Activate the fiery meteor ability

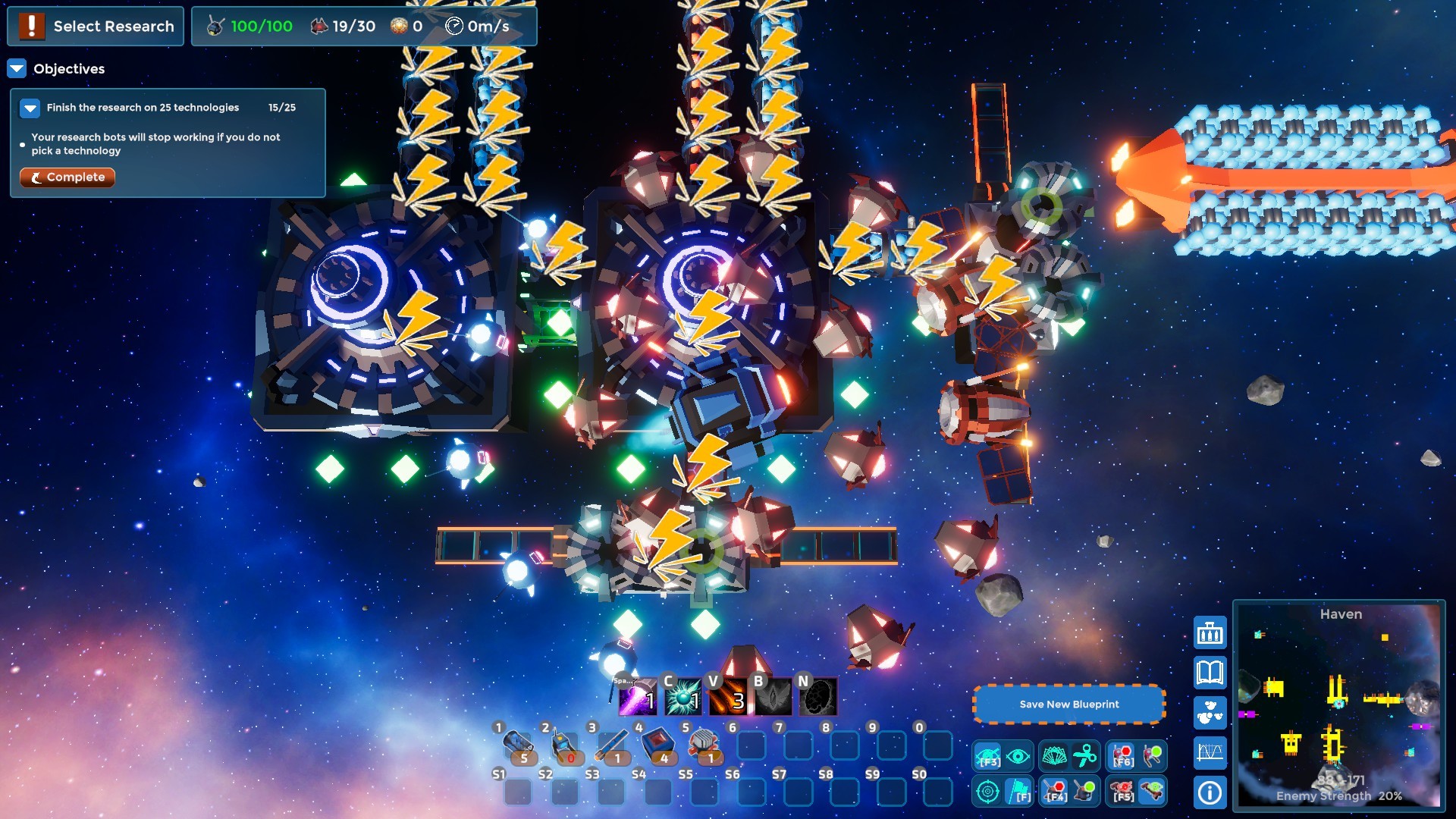coord(728,698)
